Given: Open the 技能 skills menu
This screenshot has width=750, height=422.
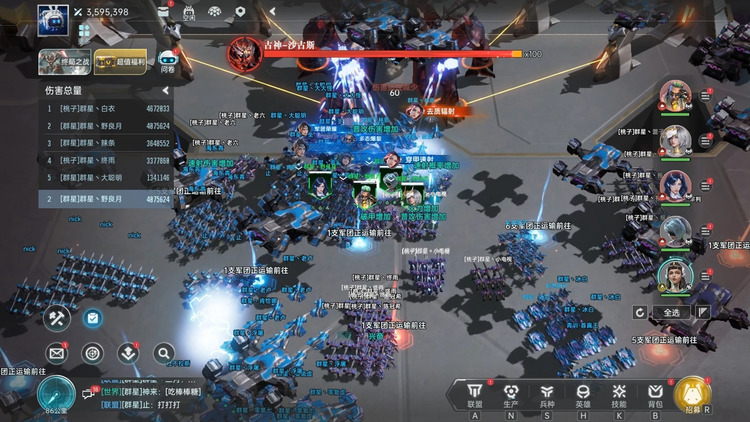Looking at the screenshot, I should coord(619,393).
